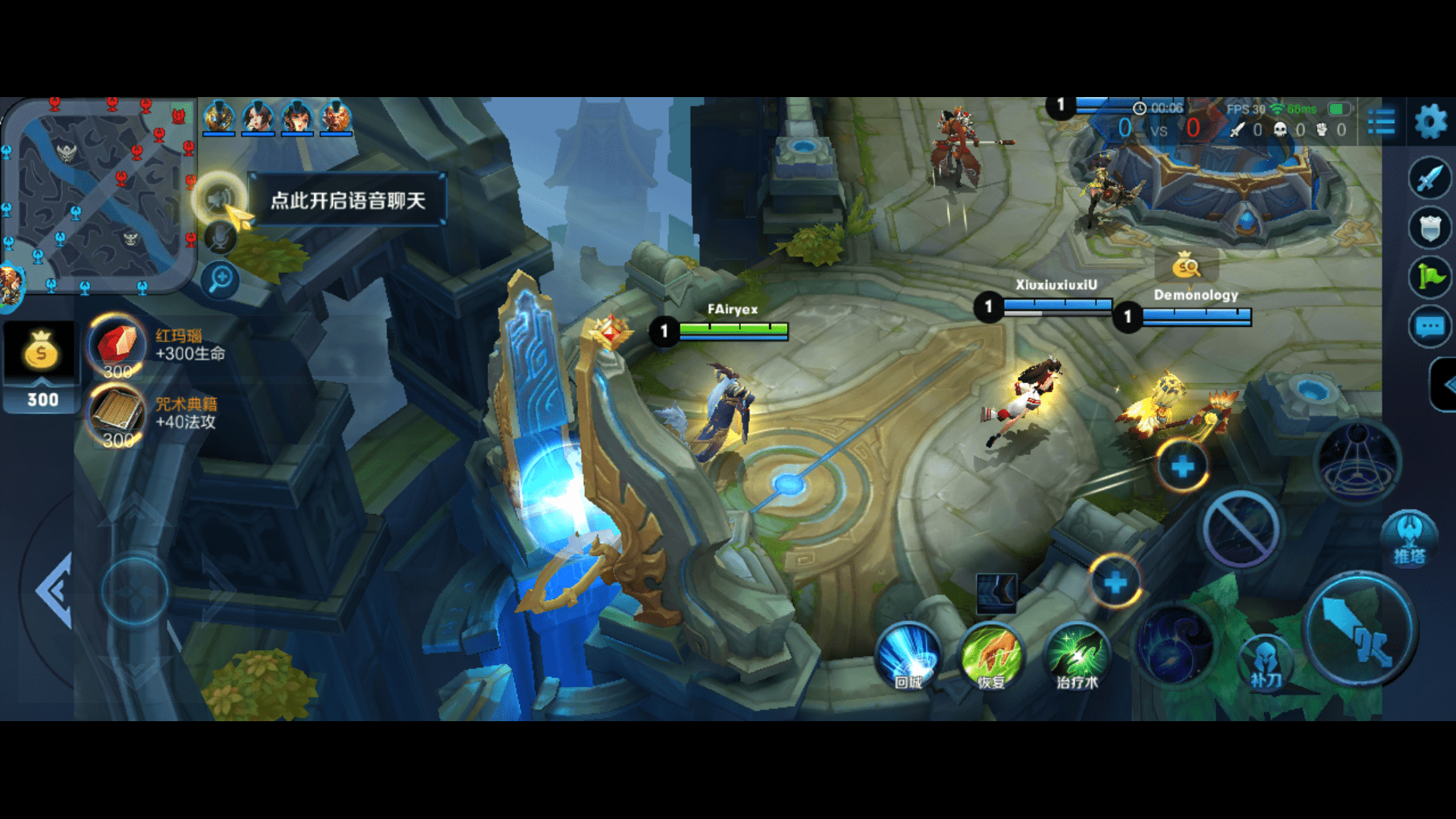Toggle the microphone button

click(221, 240)
